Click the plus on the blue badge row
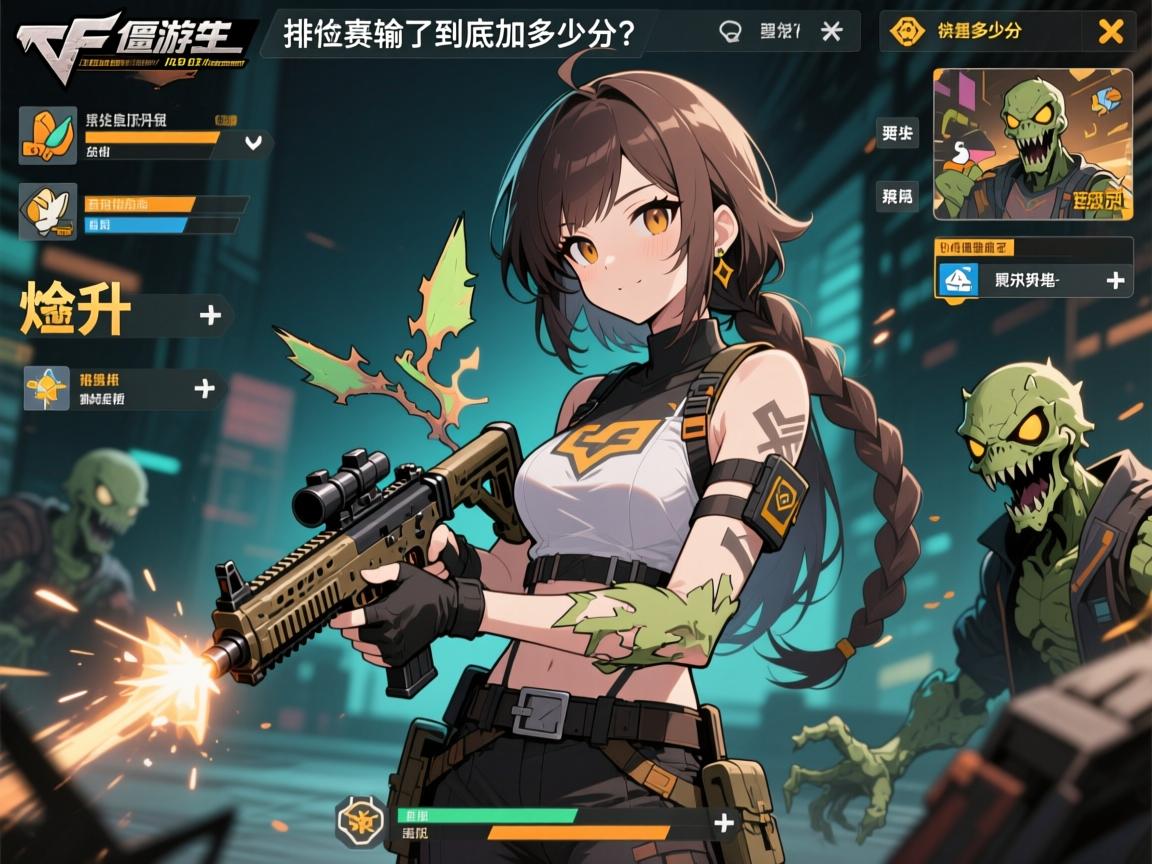 1115,281
